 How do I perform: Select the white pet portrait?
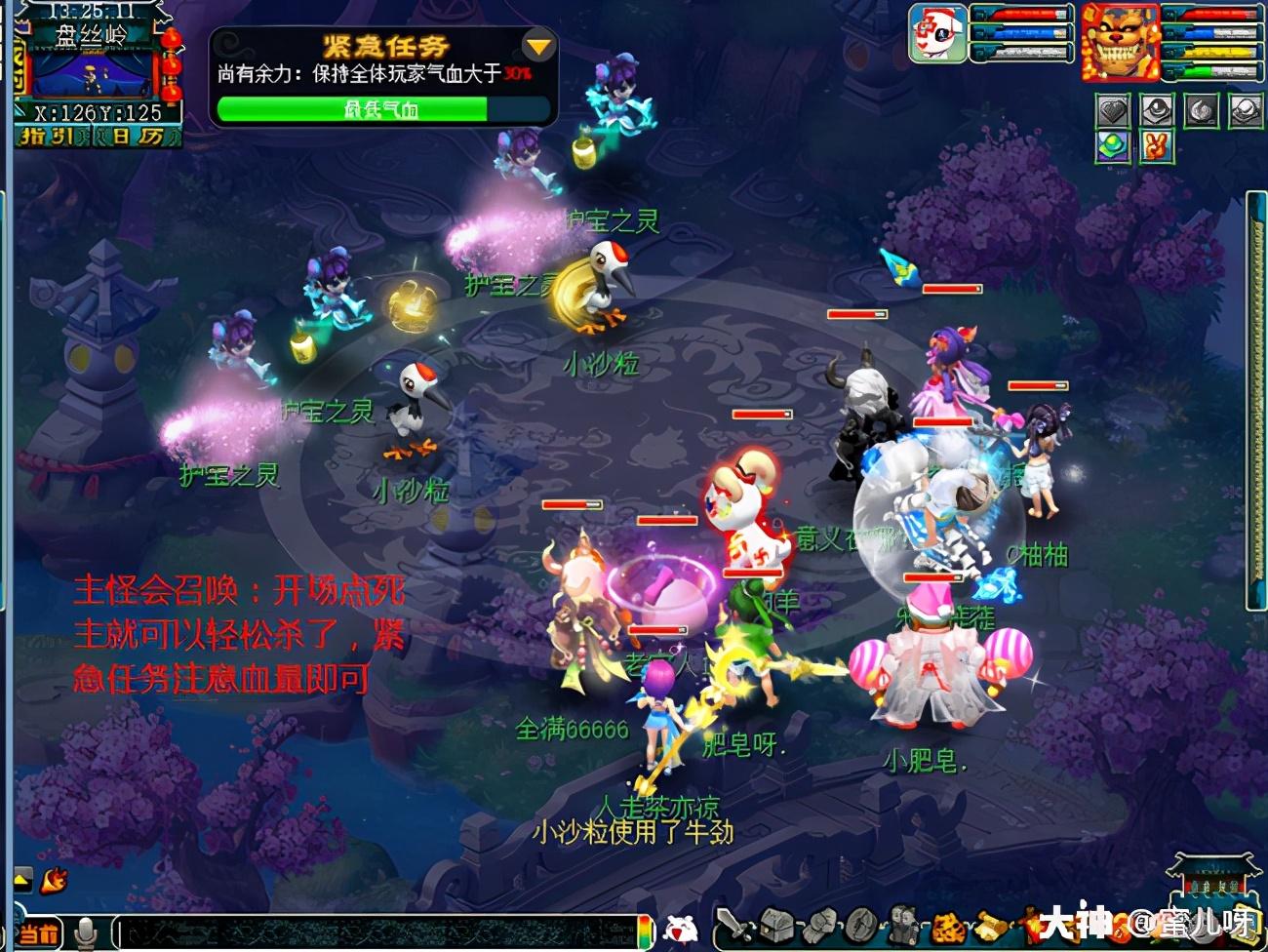(937, 33)
